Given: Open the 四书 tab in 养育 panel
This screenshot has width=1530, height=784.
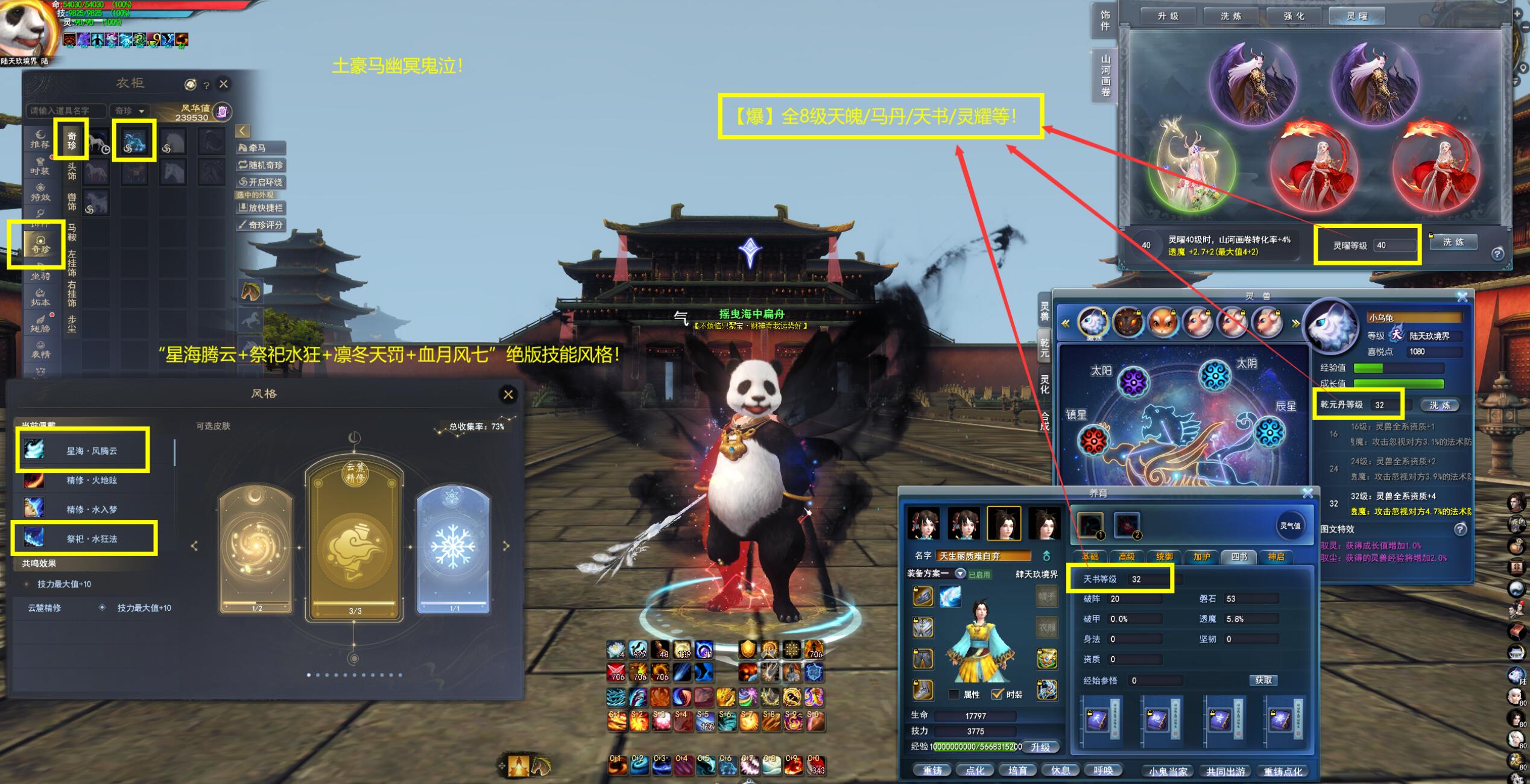Looking at the screenshot, I should point(1238,557).
